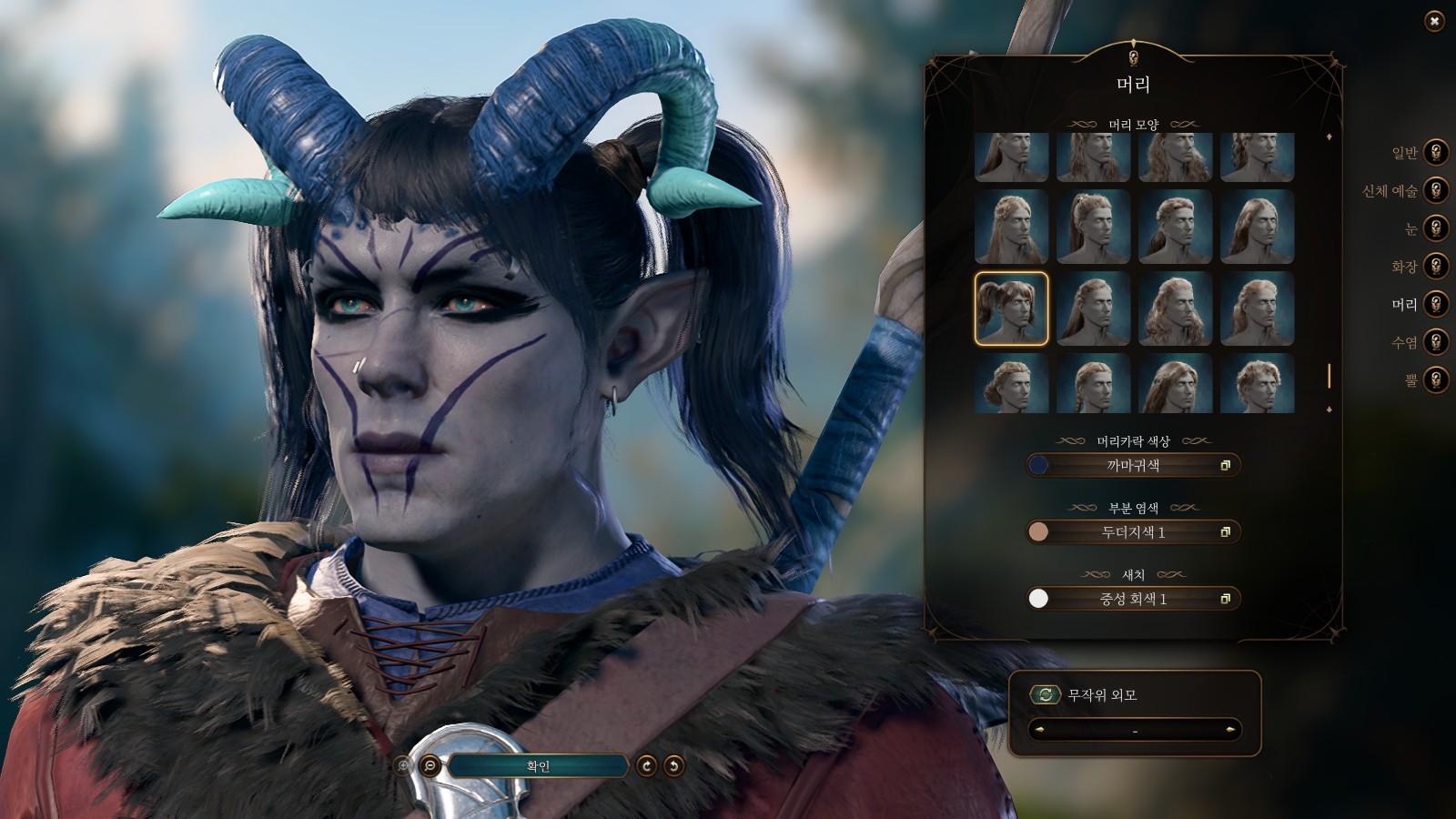Click the left arrow of random appearance stepper
Viewport: 1456px width, 819px height.
[1039, 730]
